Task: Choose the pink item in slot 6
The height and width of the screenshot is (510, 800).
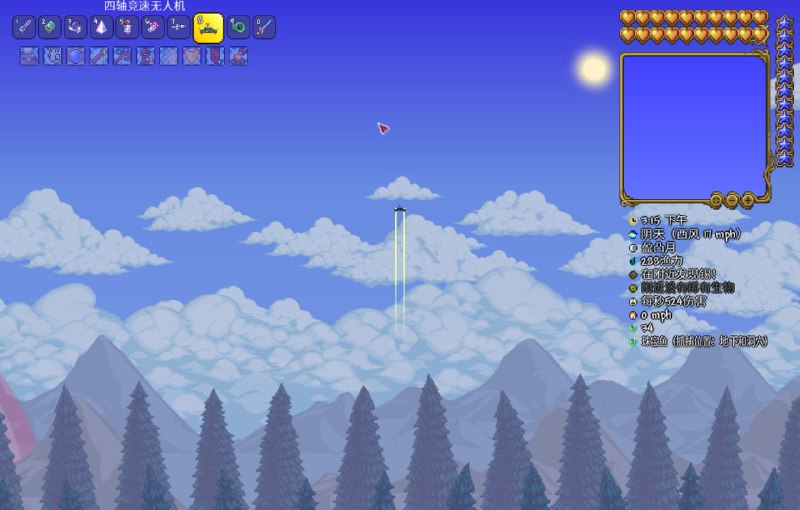Action: (x=153, y=27)
